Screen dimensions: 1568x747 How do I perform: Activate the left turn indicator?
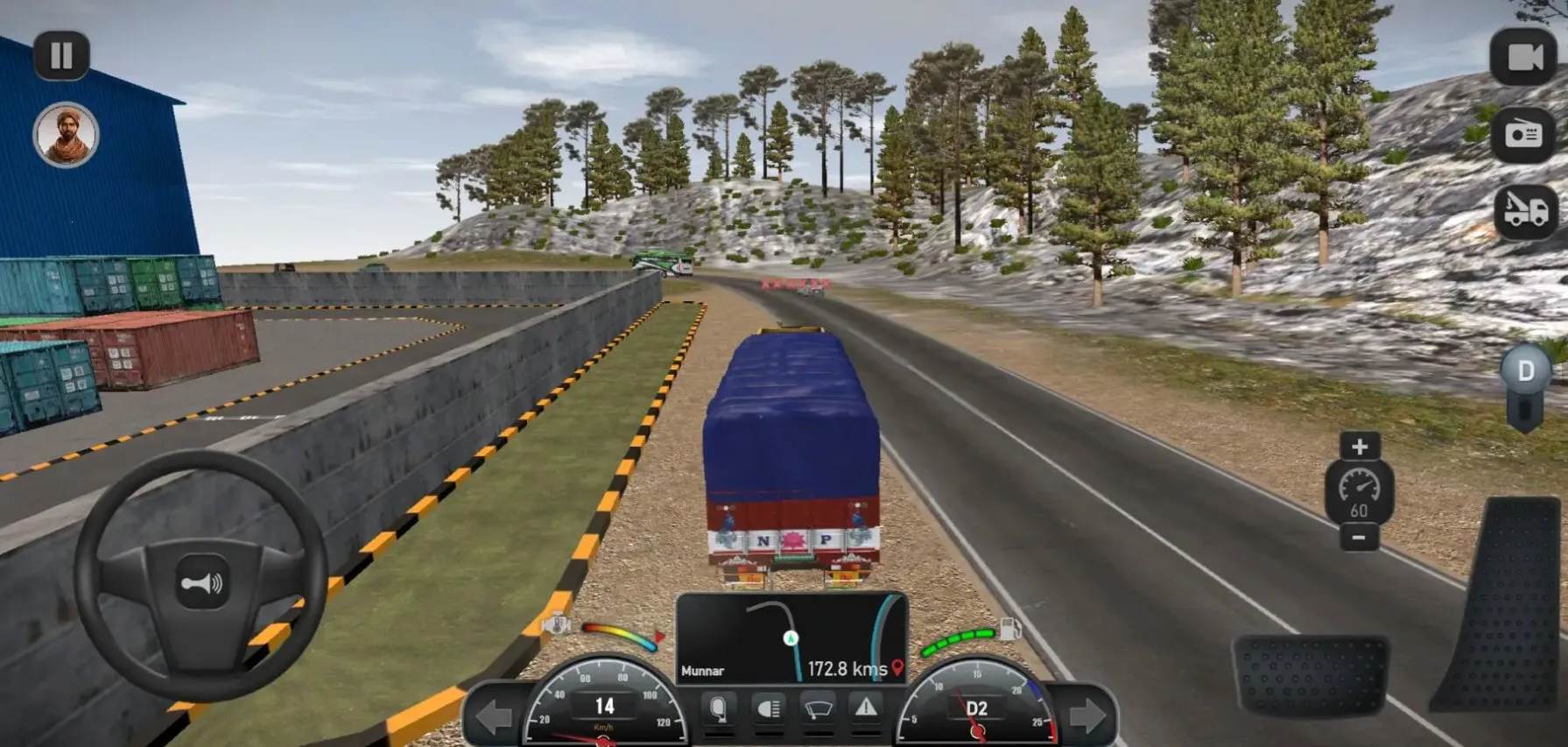pos(494,717)
